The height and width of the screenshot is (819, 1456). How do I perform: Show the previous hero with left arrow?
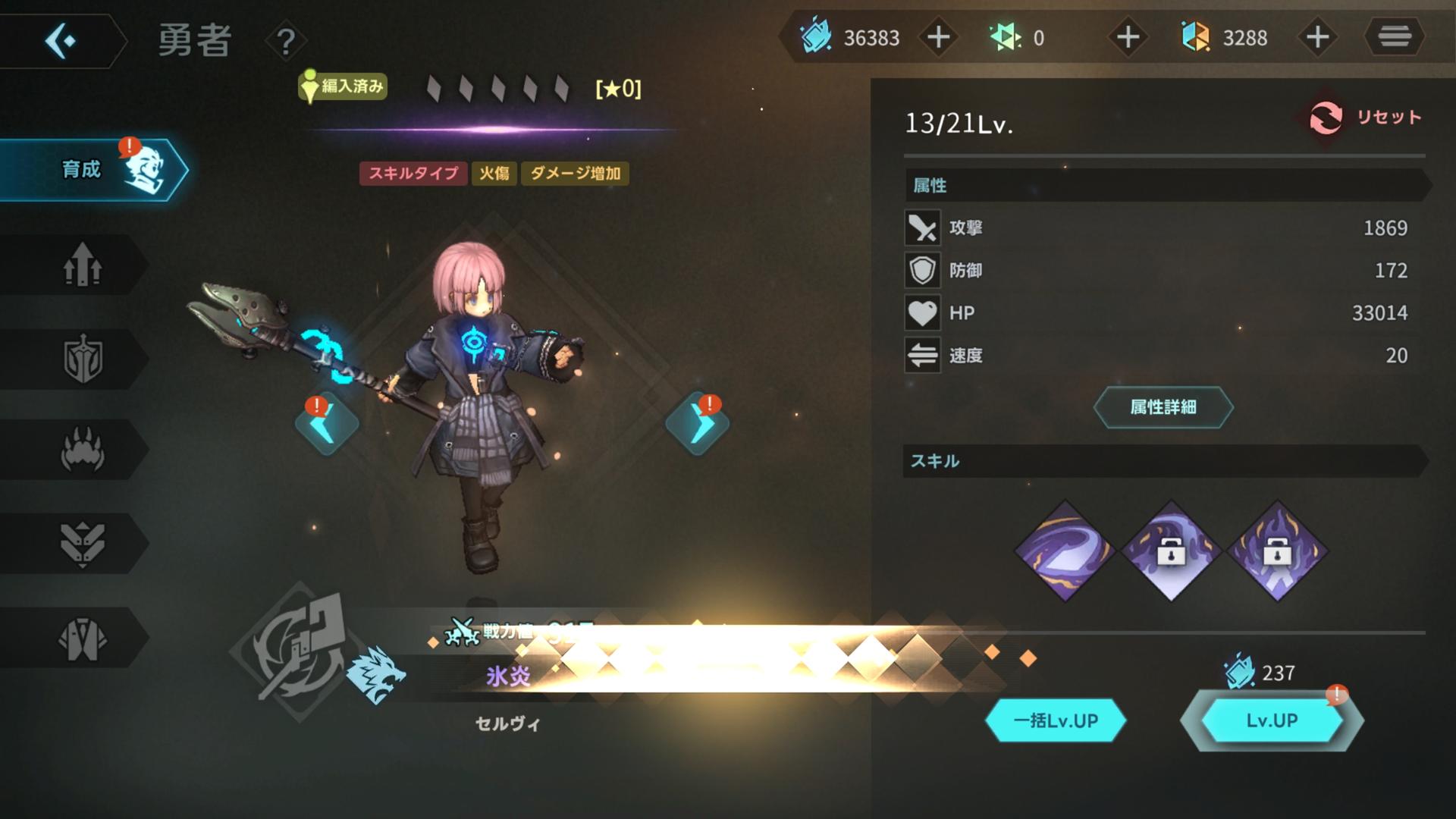[327, 425]
